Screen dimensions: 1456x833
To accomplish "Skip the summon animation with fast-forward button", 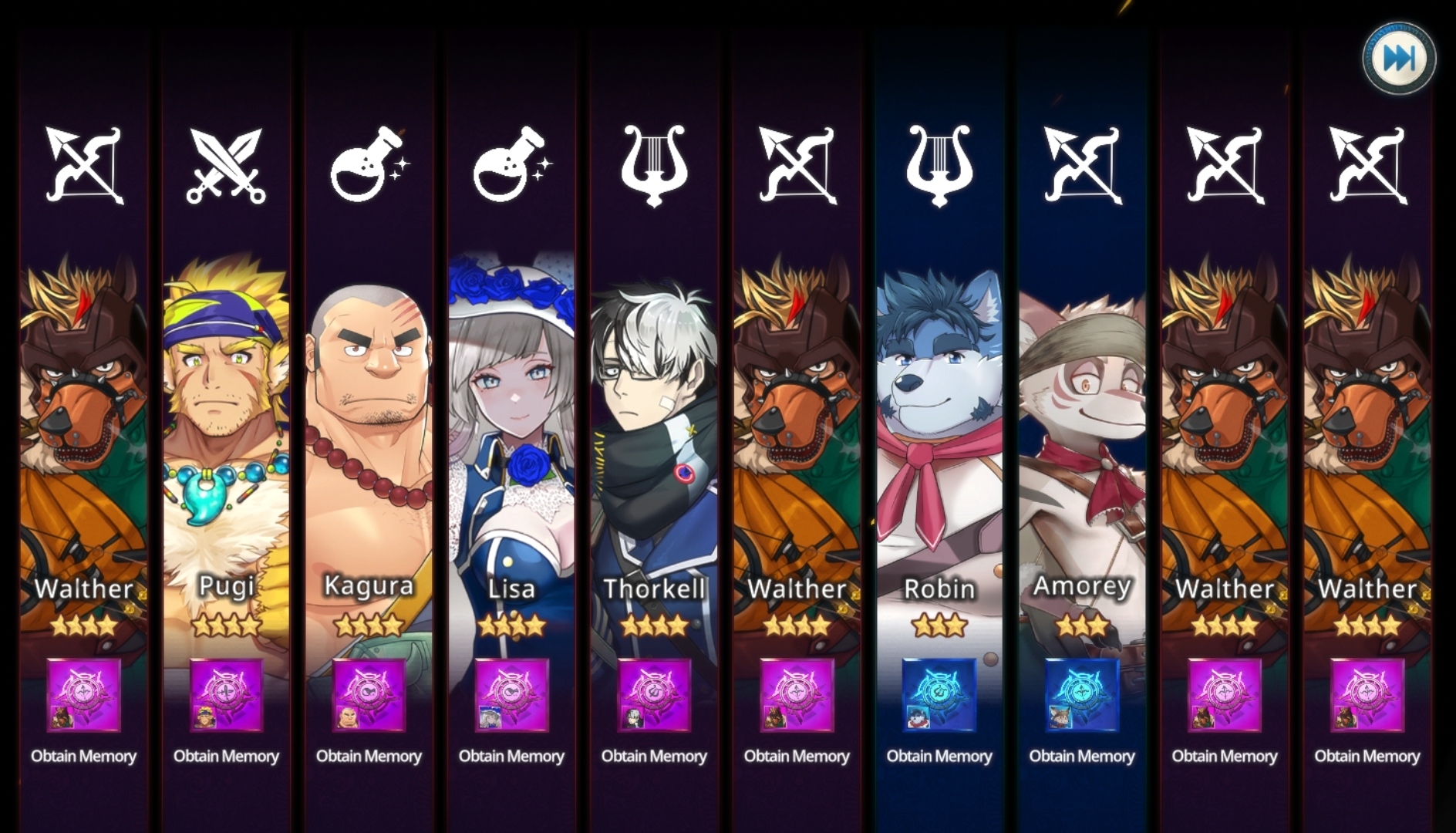I will tap(1399, 59).
